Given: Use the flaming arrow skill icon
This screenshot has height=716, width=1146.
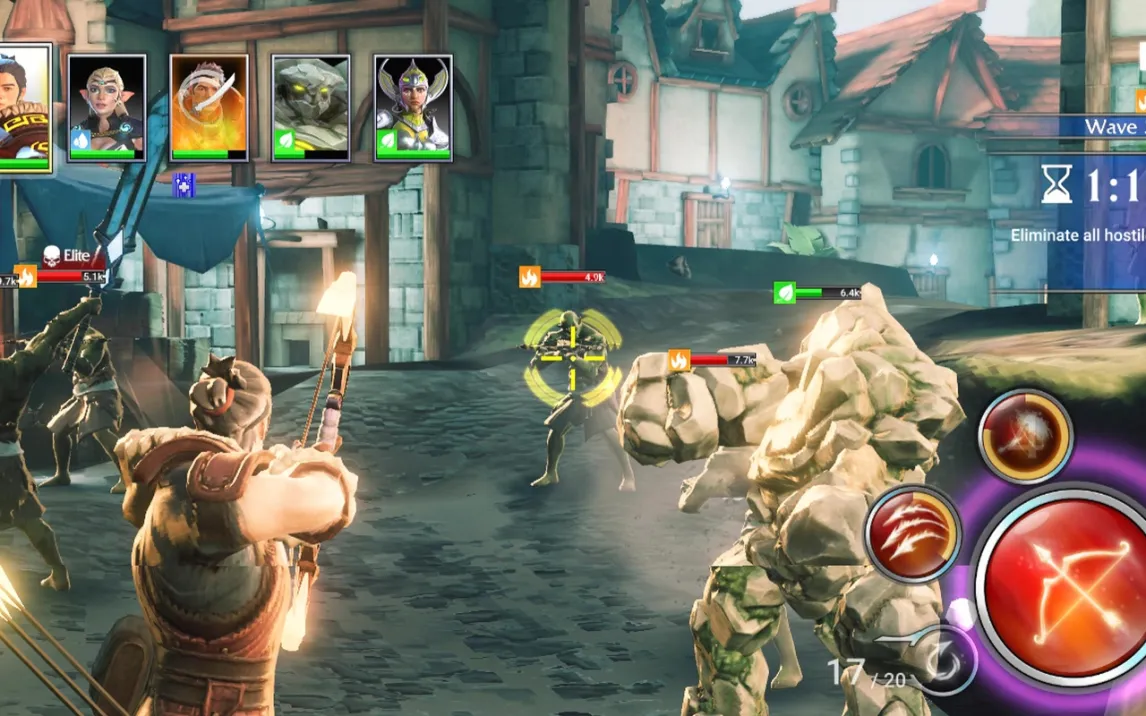Looking at the screenshot, I should [x=1025, y=437].
